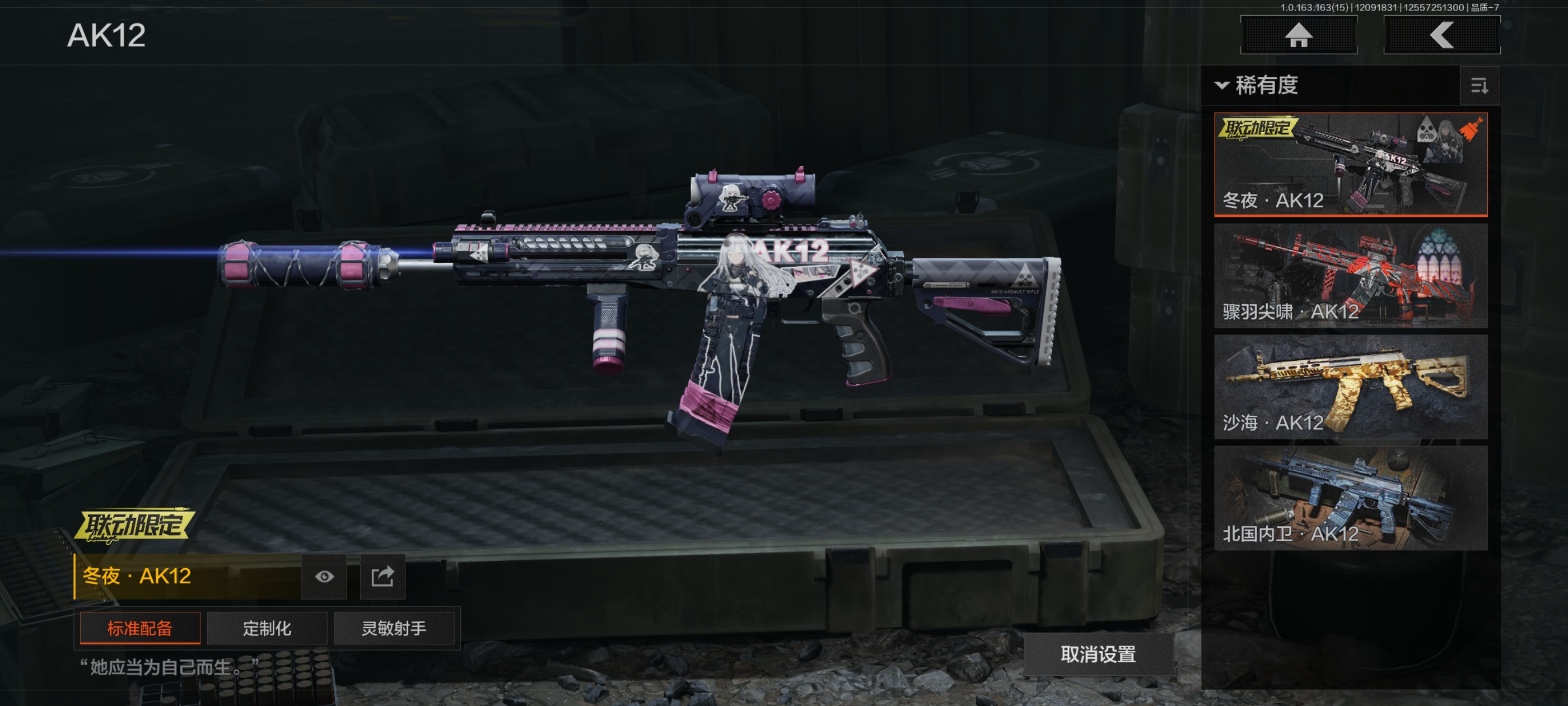The image size is (1568, 706).
Task: Click the back arrow button
Action: tap(1441, 35)
